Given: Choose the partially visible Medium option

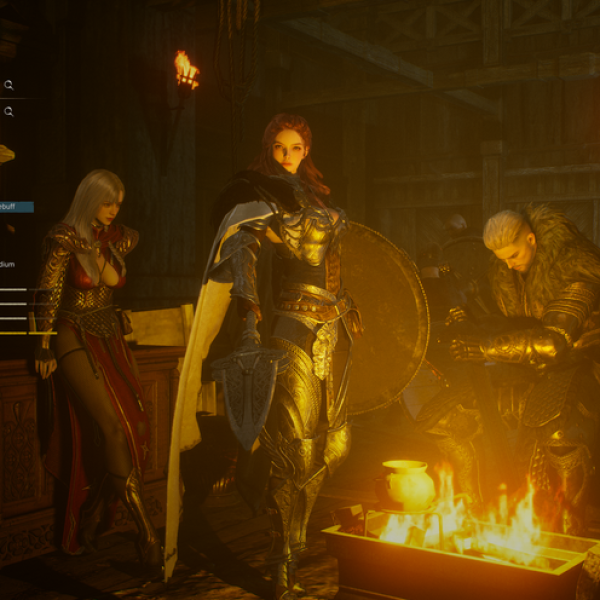Looking at the screenshot, I should pyautogui.click(x=7, y=265).
